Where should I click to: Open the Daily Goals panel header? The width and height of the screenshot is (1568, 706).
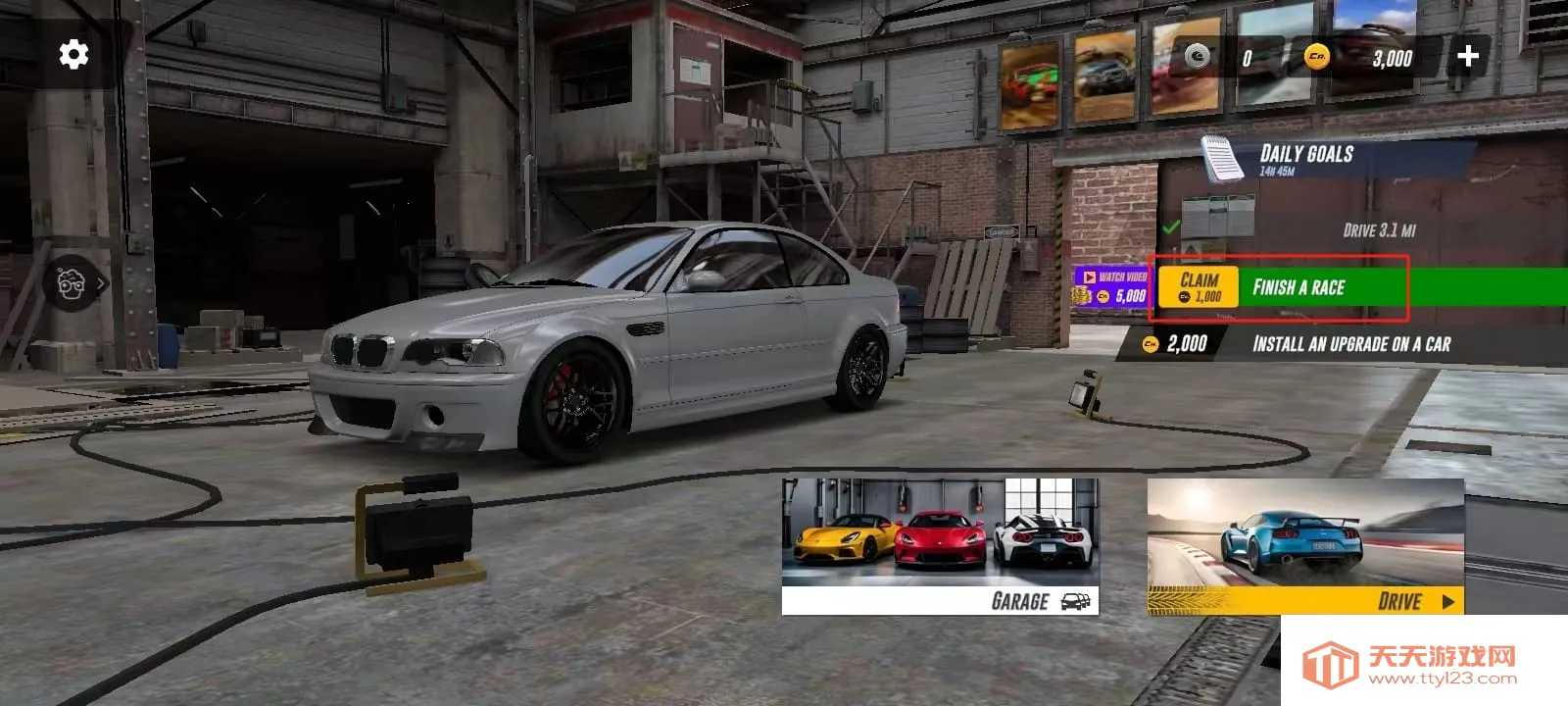(x=1305, y=159)
